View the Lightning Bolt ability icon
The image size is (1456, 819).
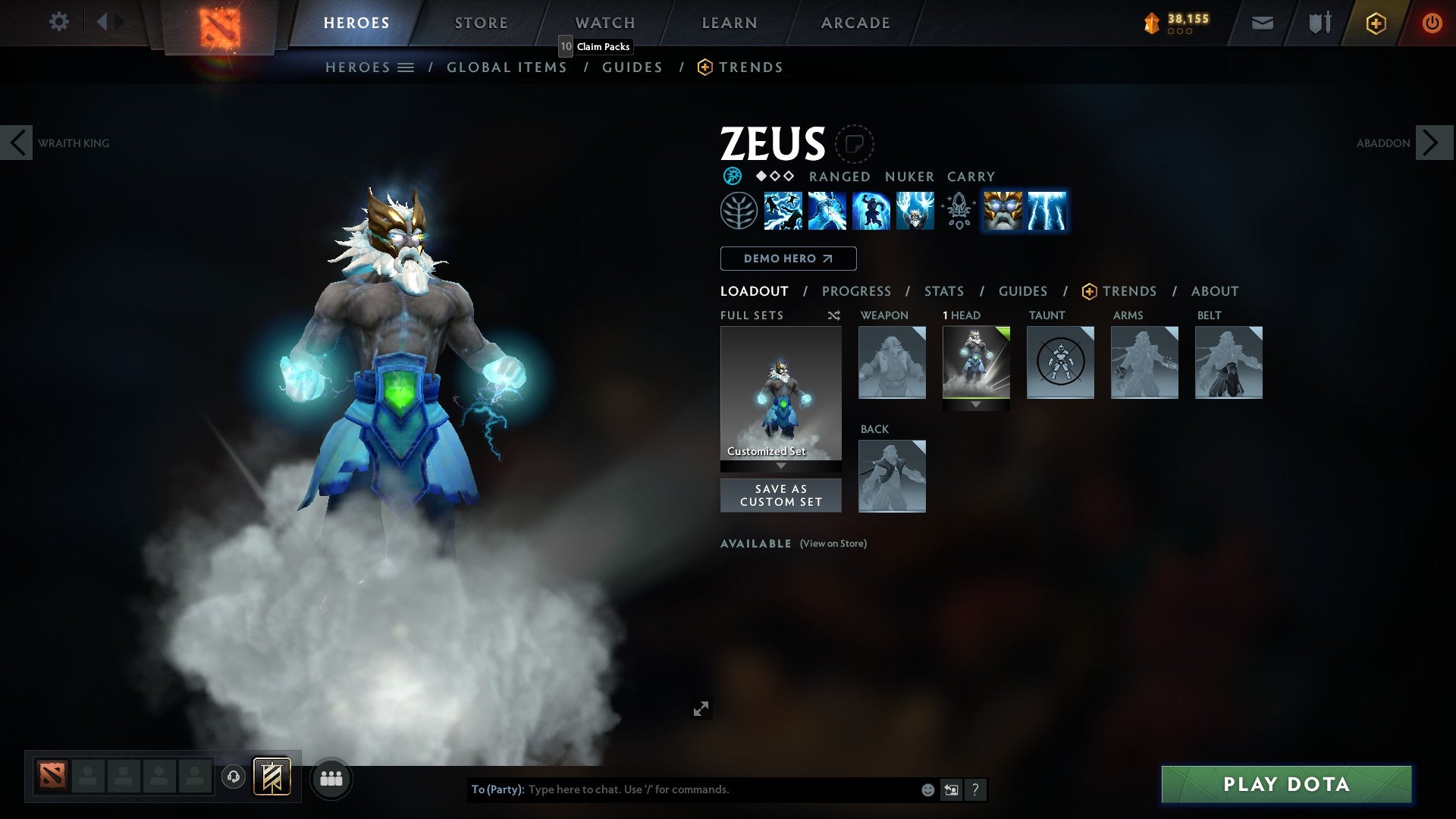[x=827, y=211]
